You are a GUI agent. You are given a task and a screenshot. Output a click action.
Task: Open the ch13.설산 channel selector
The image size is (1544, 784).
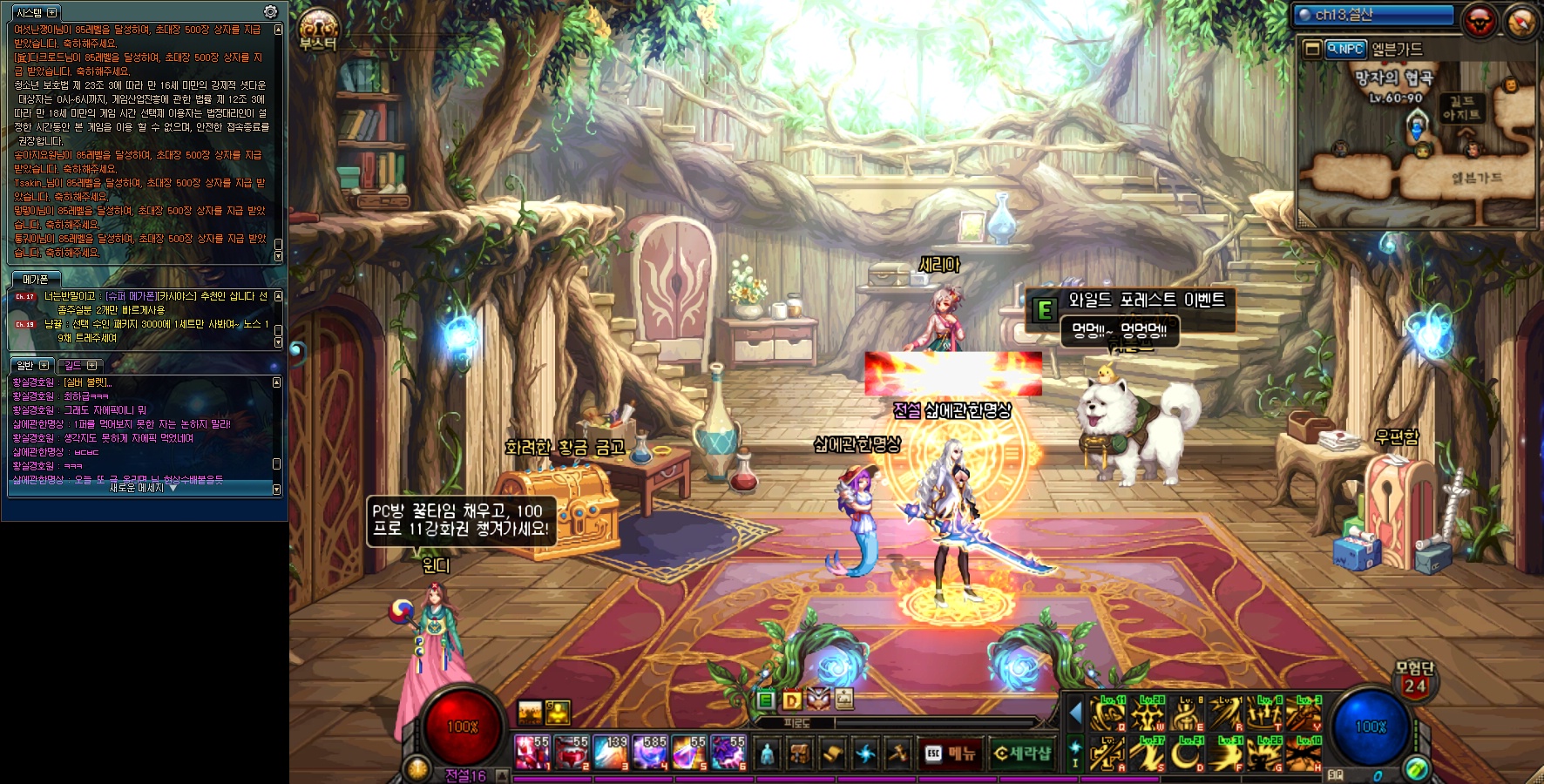click(1372, 15)
